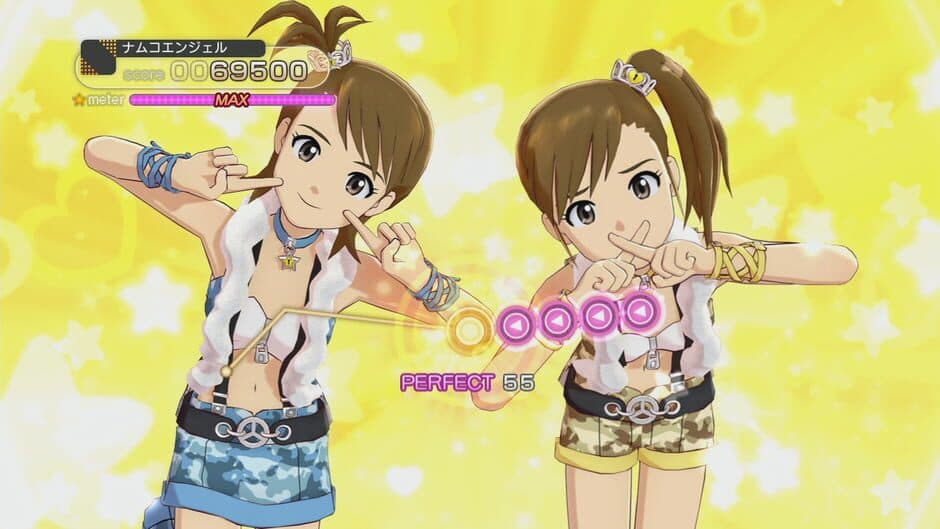Click the orange rhythm target ring
The image size is (940, 529).
pos(467,328)
